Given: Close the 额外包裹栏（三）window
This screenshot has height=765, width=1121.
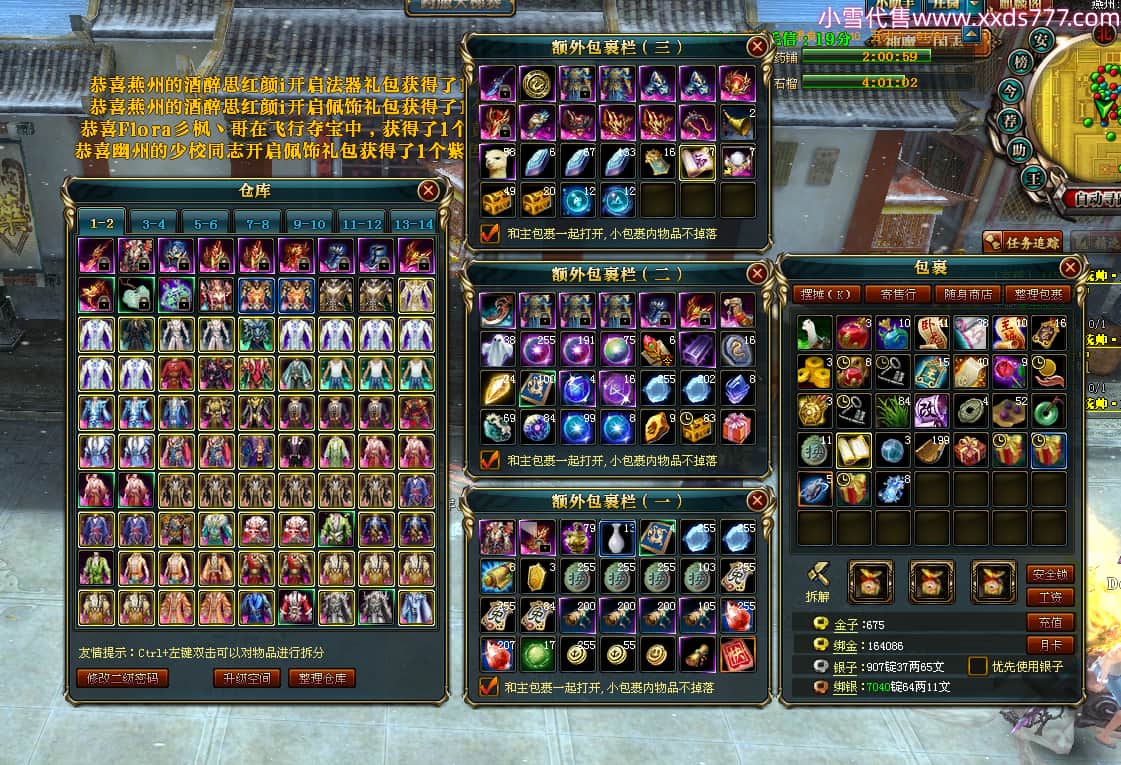Looking at the screenshot, I should [757, 46].
